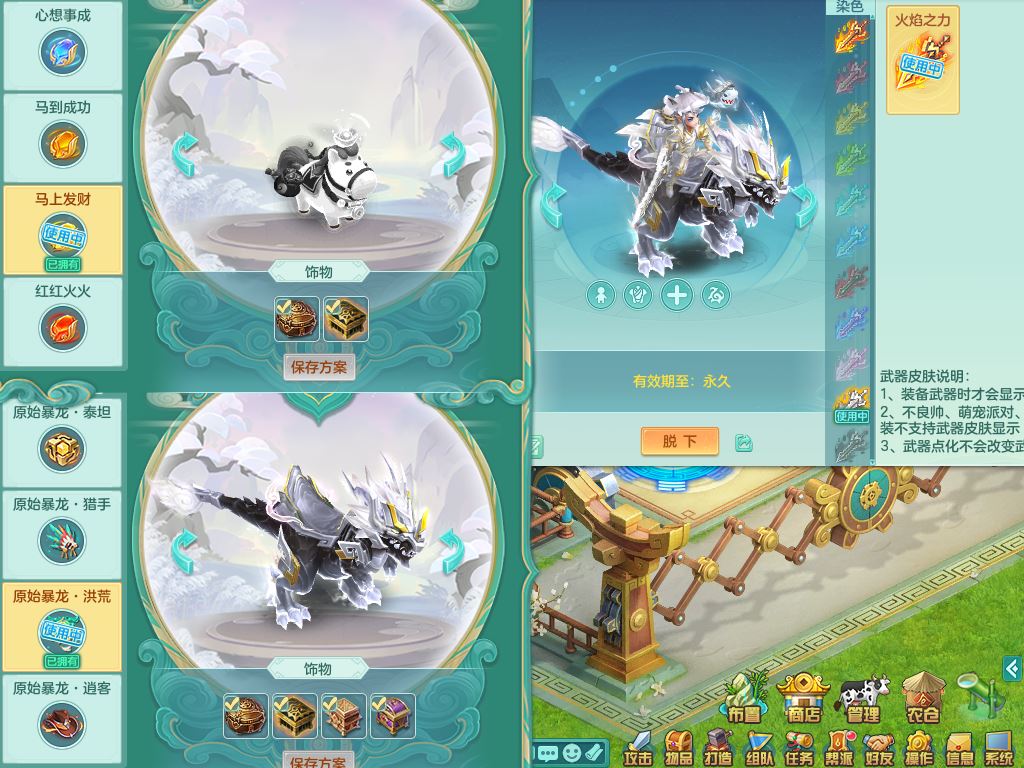Choose the 原始暴龙·逍客 mount
The height and width of the screenshot is (768, 1024).
click(63, 716)
